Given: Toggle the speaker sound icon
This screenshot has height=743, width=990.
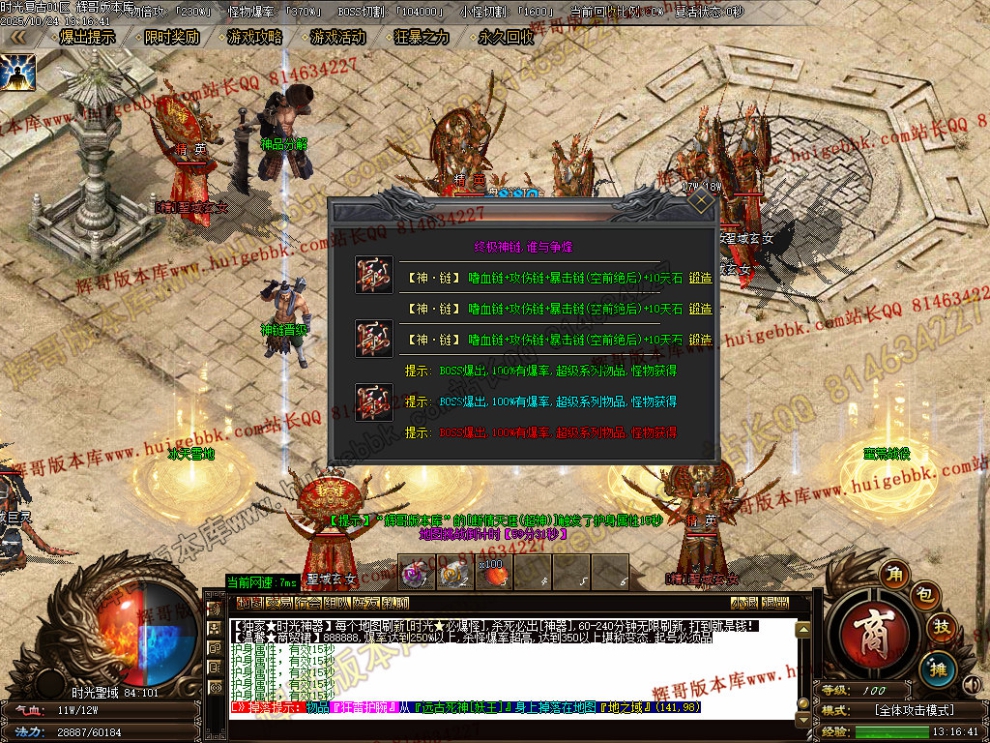Looking at the screenshot, I should tap(970, 685).
